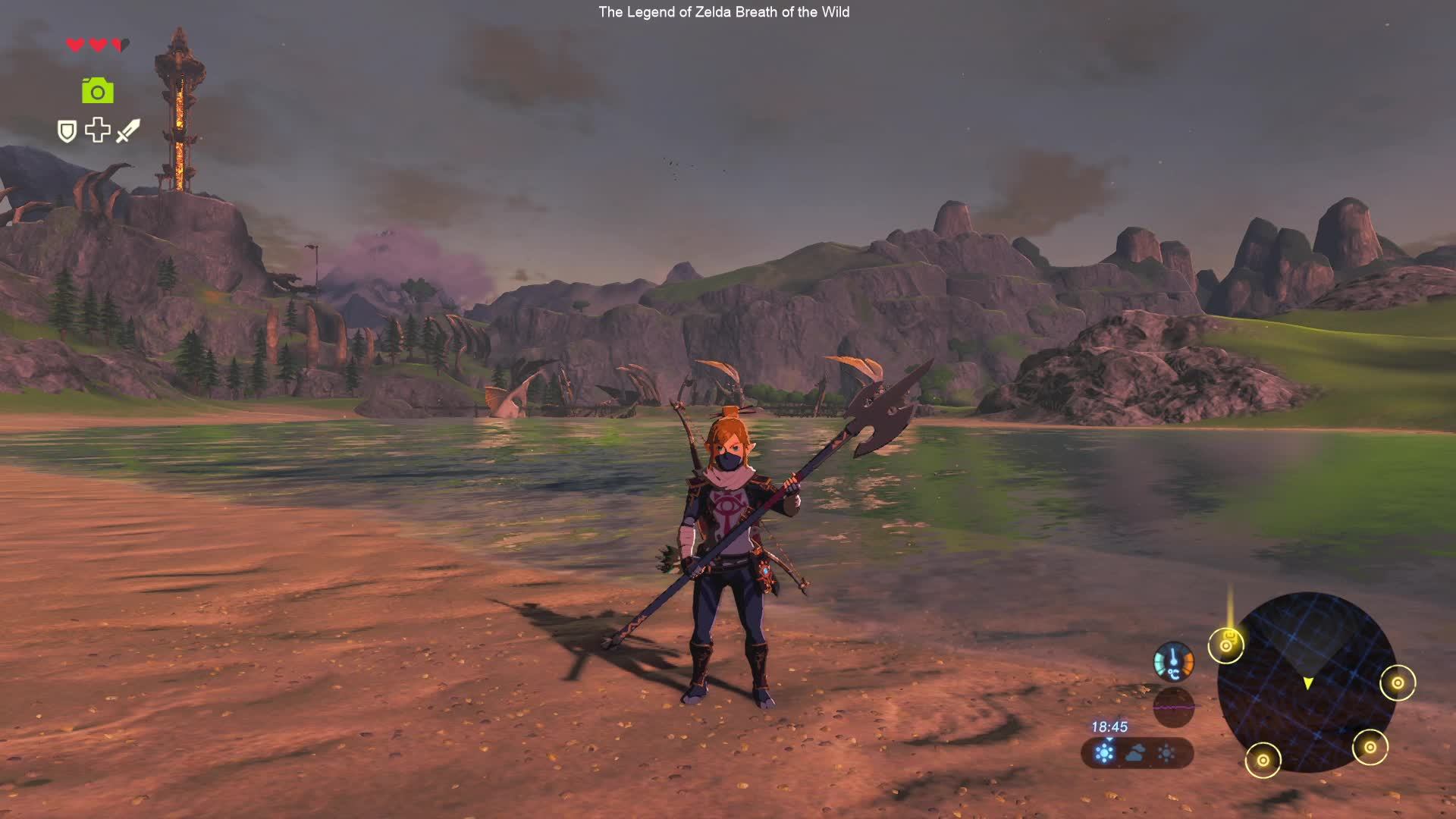This screenshot has height=819, width=1456.
Task: Choose the sword weapon icon
Action: pyautogui.click(x=128, y=130)
